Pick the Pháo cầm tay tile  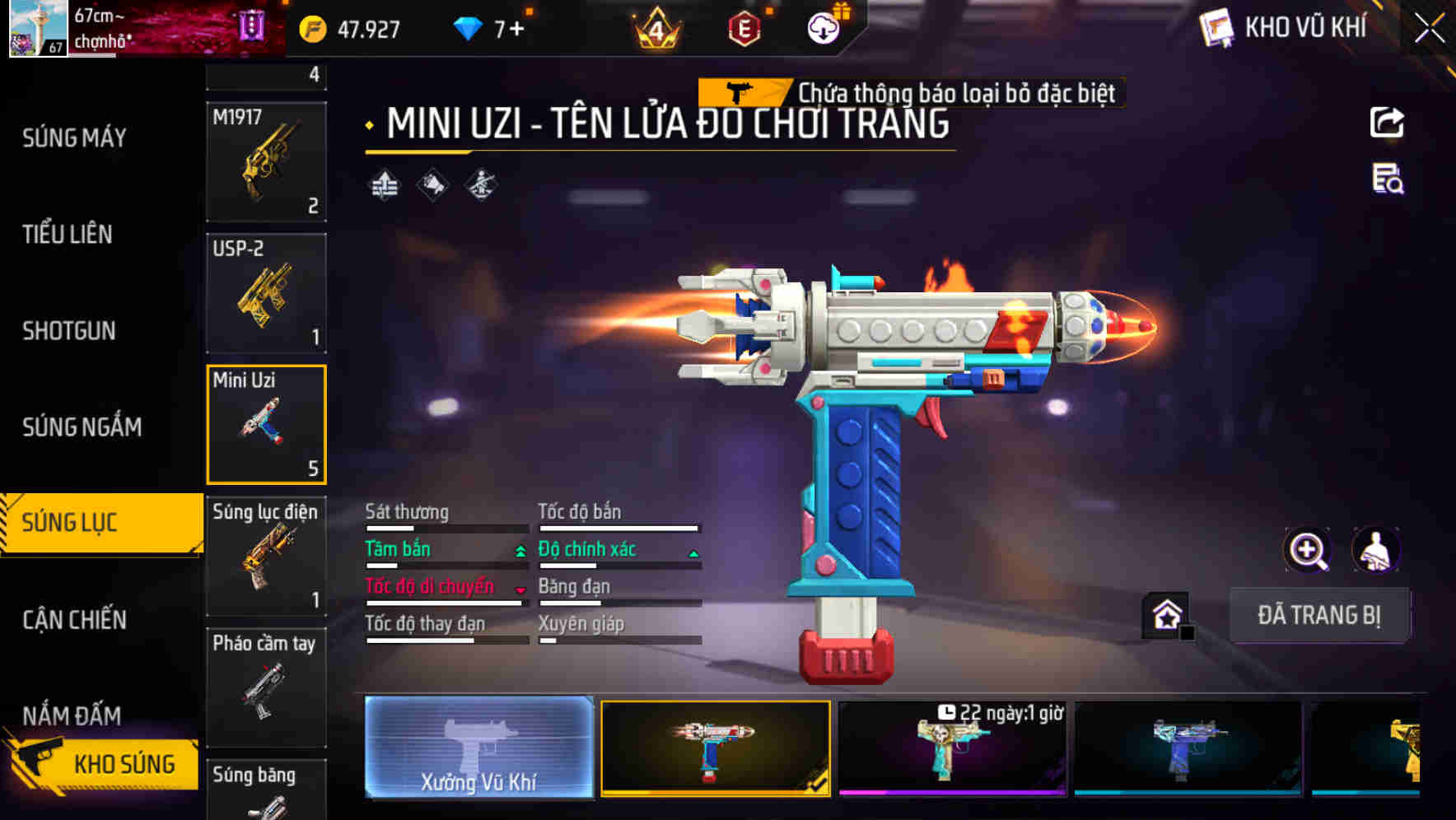[x=266, y=687]
